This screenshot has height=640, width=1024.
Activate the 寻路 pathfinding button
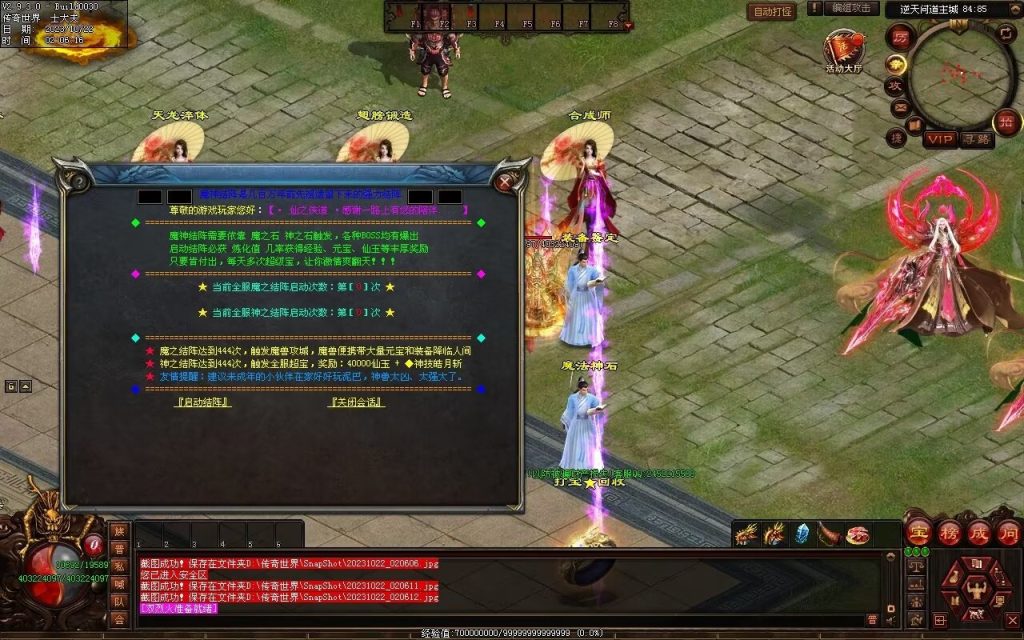[x=976, y=139]
